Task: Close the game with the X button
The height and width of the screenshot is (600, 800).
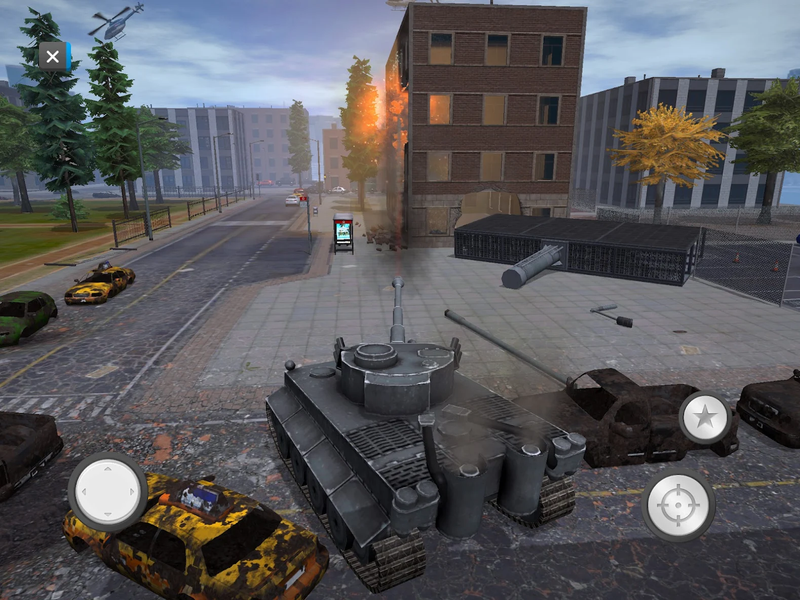Action: 53,56
